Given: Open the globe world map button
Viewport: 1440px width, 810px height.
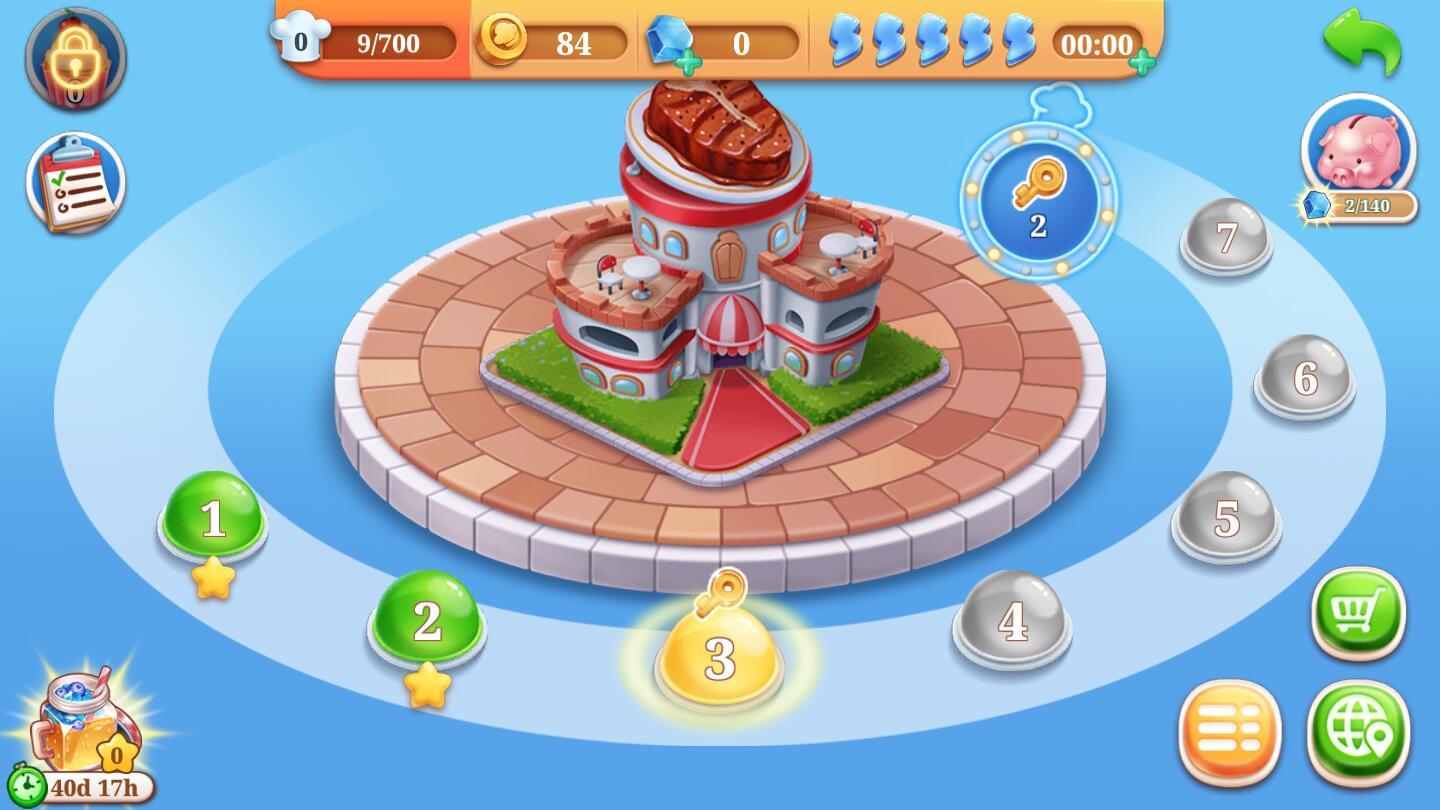Looking at the screenshot, I should point(1358,733).
